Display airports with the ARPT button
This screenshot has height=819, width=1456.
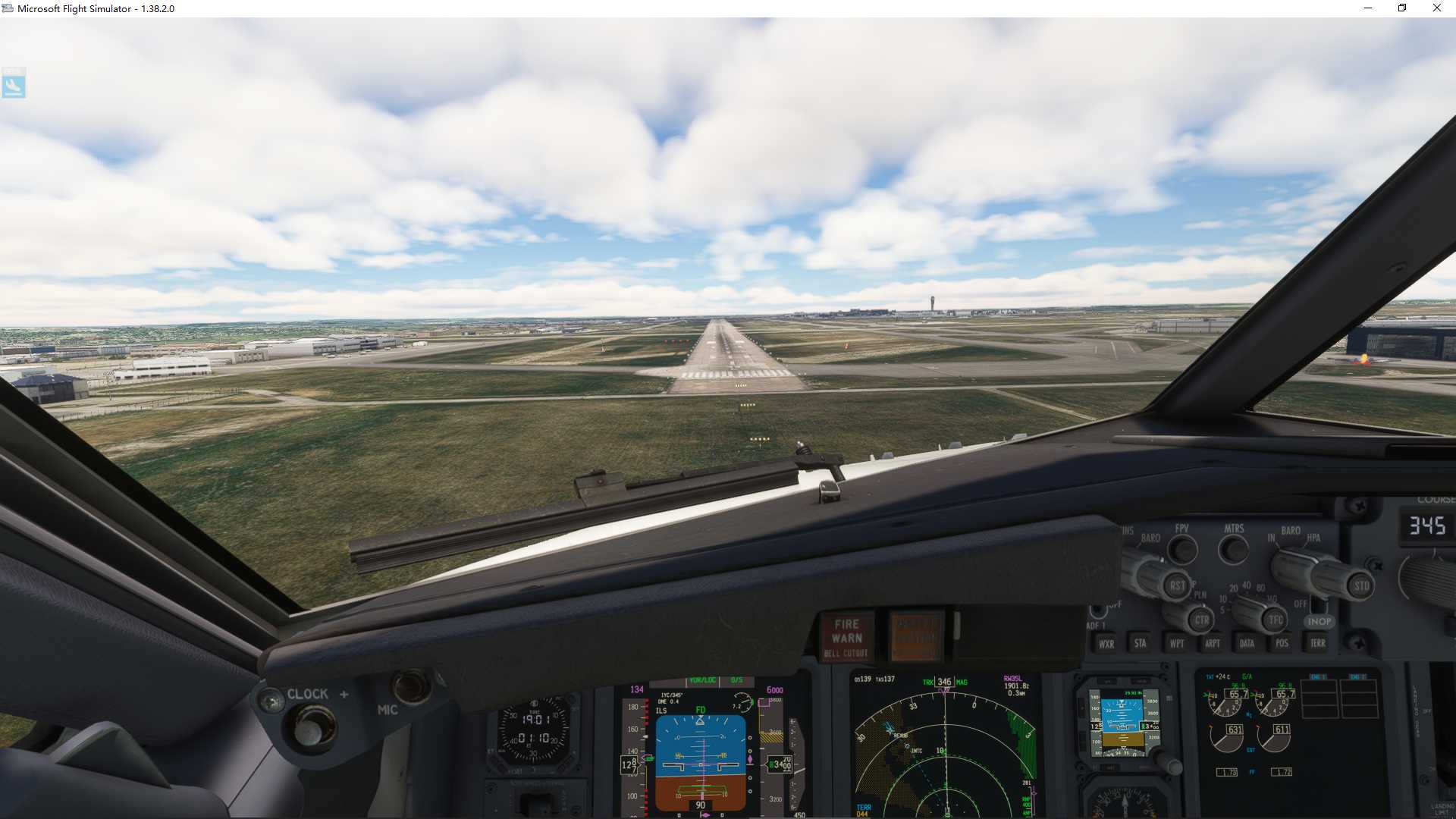click(1213, 643)
